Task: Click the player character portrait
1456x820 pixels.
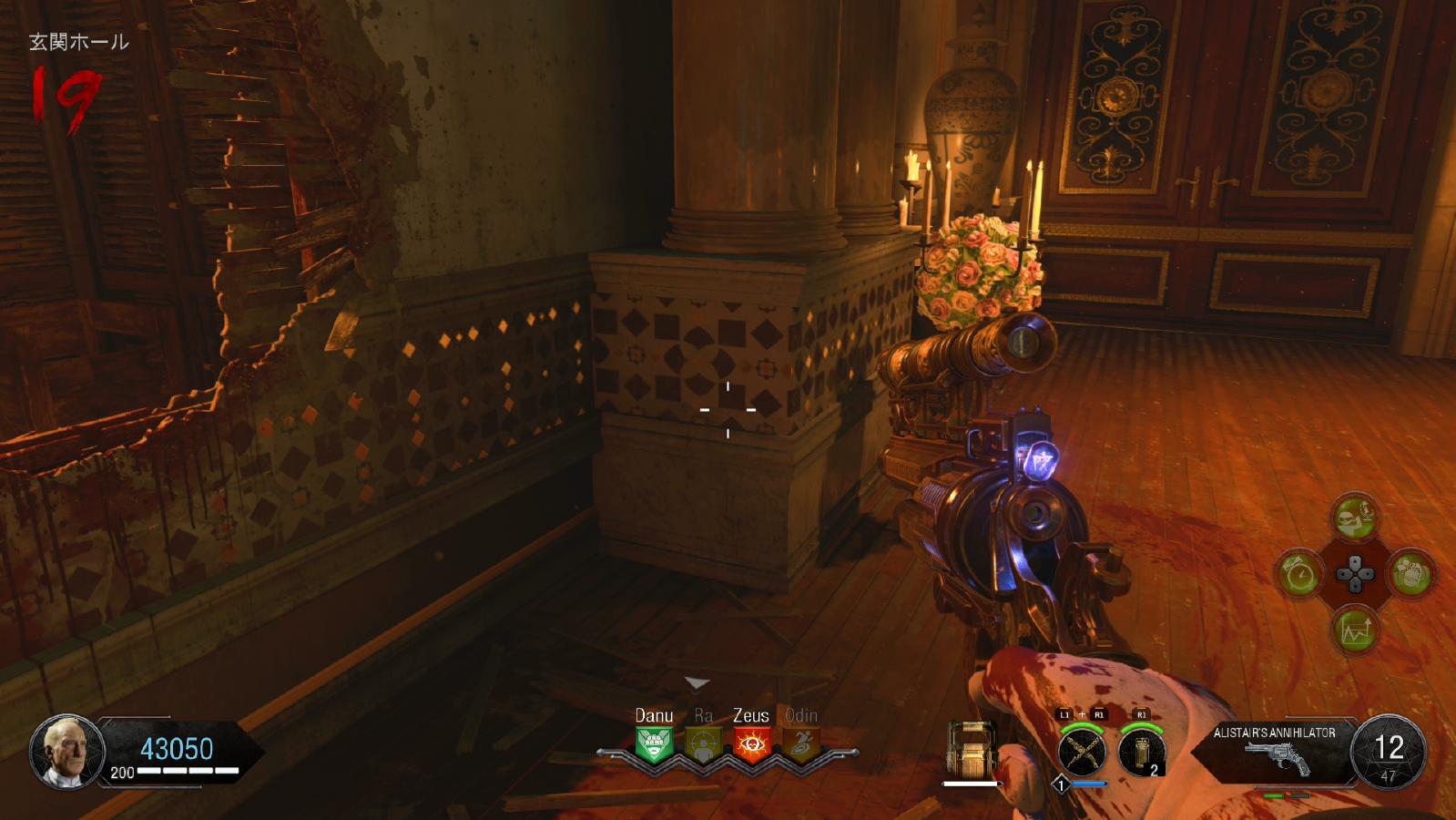Action: (x=67, y=752)
